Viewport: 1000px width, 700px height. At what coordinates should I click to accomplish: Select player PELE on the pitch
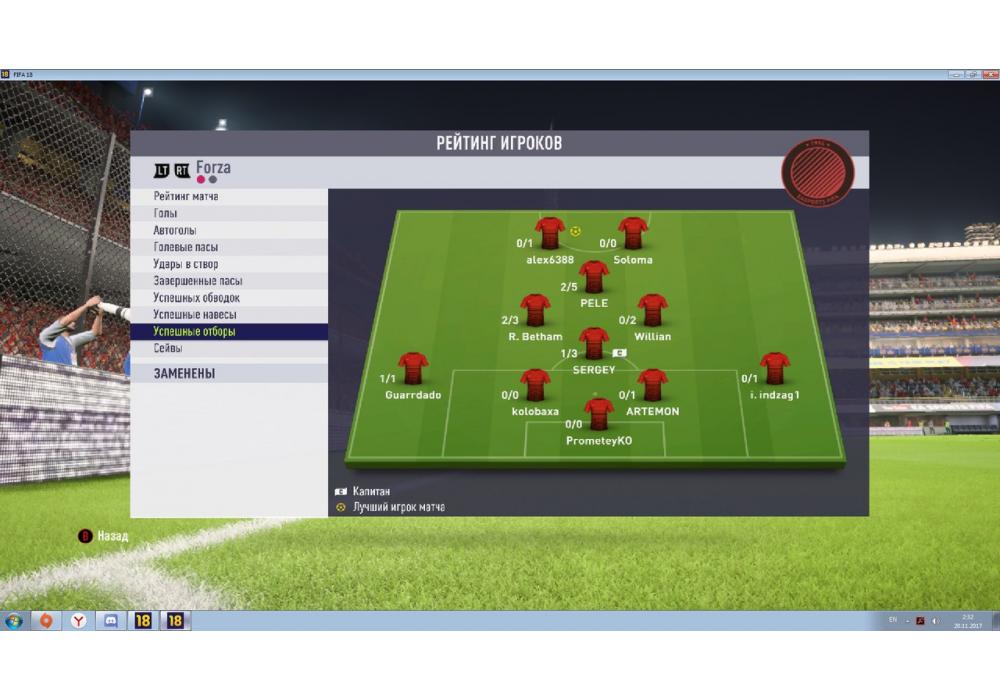click(594, 276)
